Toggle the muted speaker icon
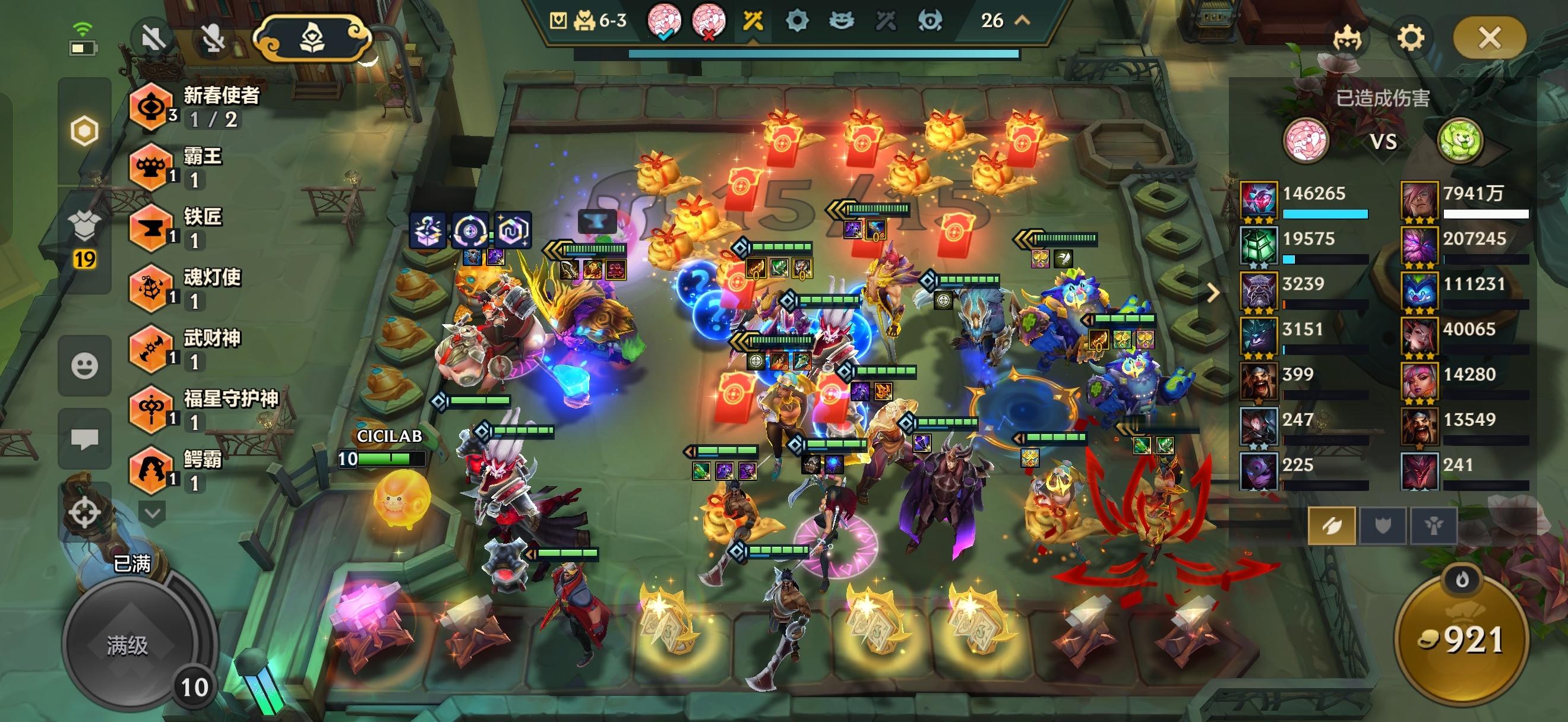Viewport: 1568px width, 722px height. coord(153,39)
